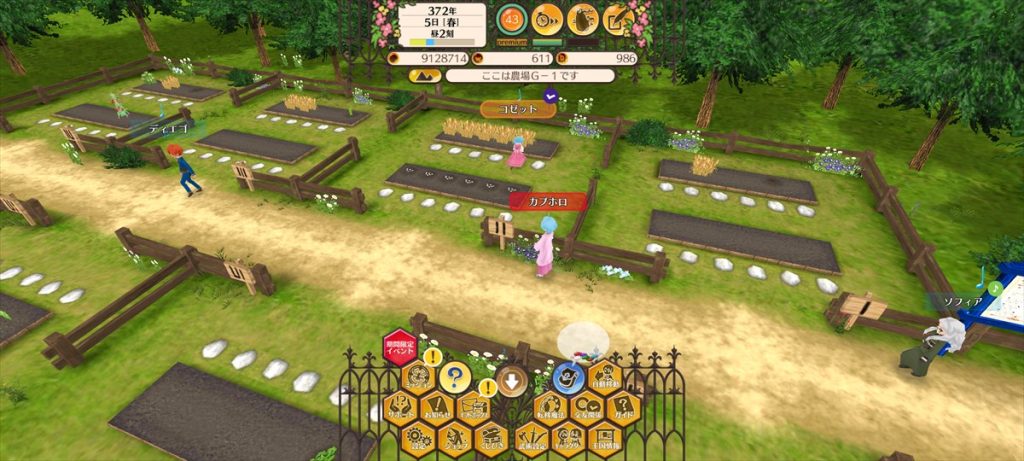This screenshot has width=1024, height=461.
Task: Activate 自動移動 (Auto-move) hexagon
Action: click(x=605, y=378)
